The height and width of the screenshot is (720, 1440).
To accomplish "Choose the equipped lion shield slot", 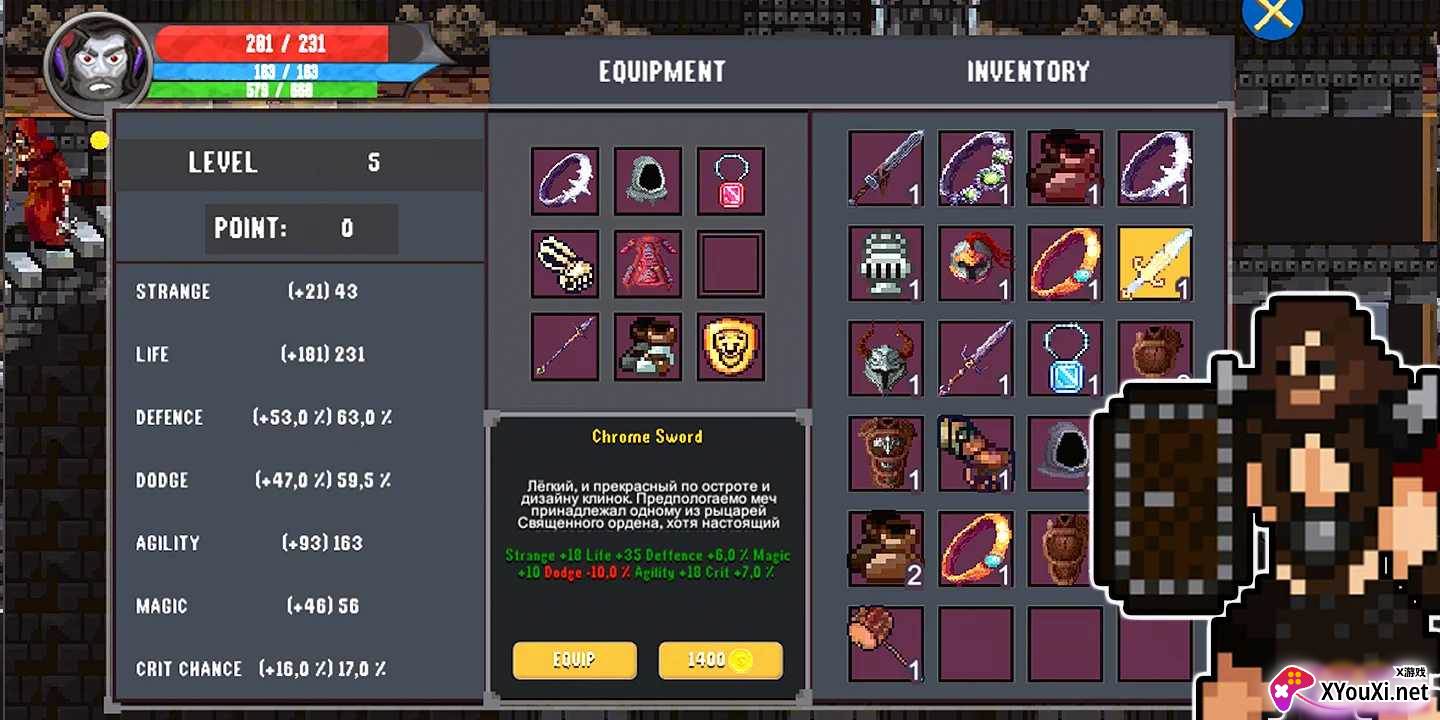I will tap(731, 347).
